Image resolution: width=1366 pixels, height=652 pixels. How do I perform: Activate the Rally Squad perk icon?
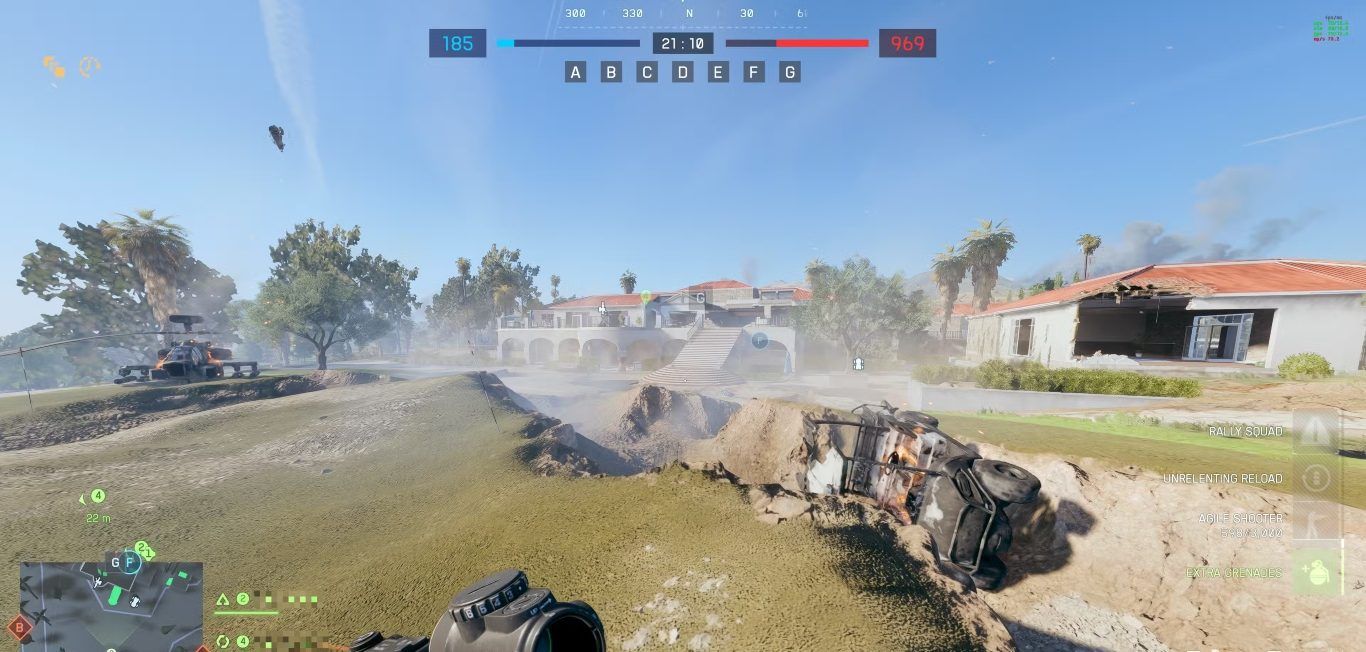[x=1316, y=432]
